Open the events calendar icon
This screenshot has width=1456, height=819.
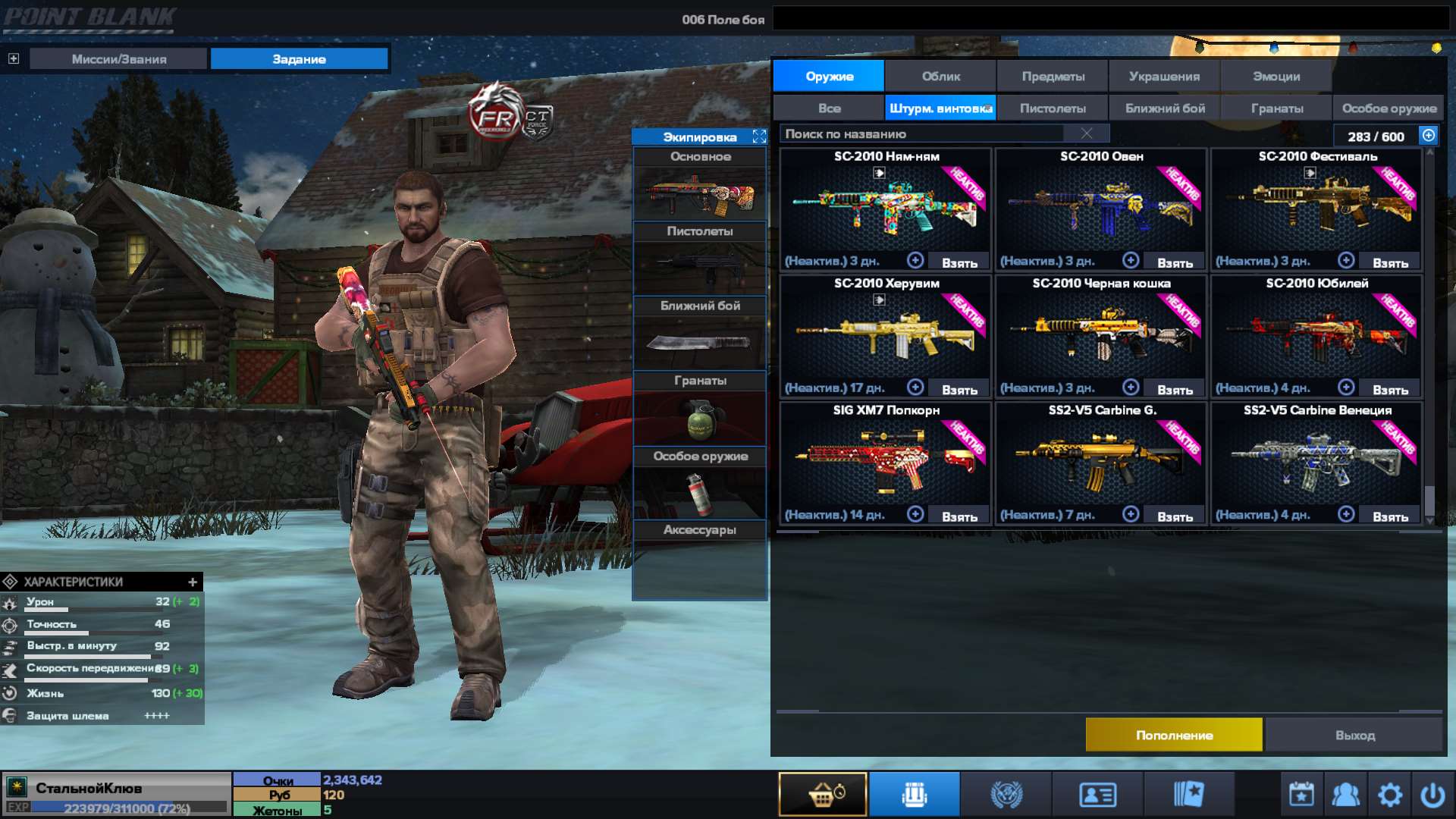click(1300, 793)
